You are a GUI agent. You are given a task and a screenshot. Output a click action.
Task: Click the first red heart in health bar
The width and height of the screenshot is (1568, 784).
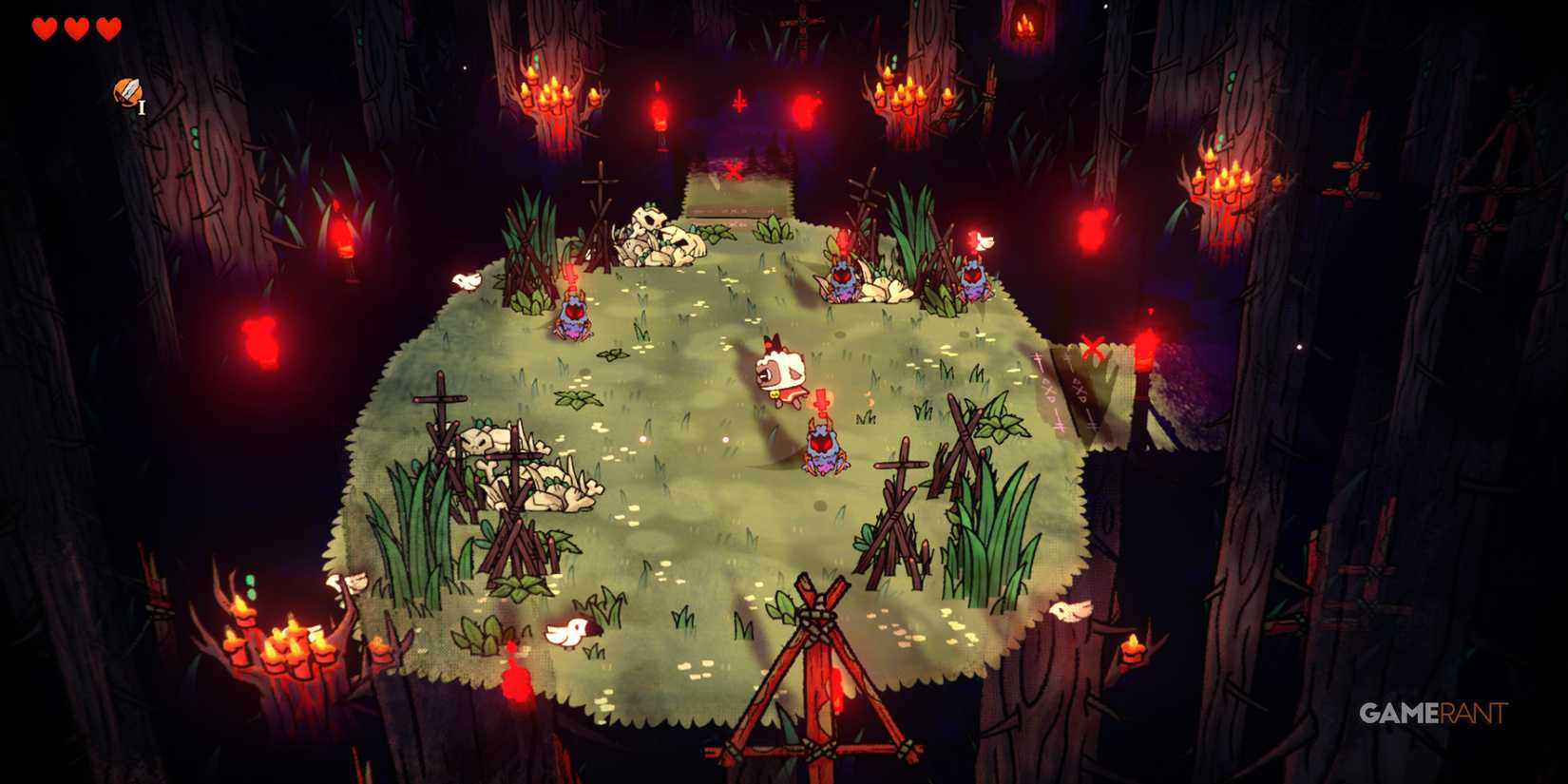[42, 28]
